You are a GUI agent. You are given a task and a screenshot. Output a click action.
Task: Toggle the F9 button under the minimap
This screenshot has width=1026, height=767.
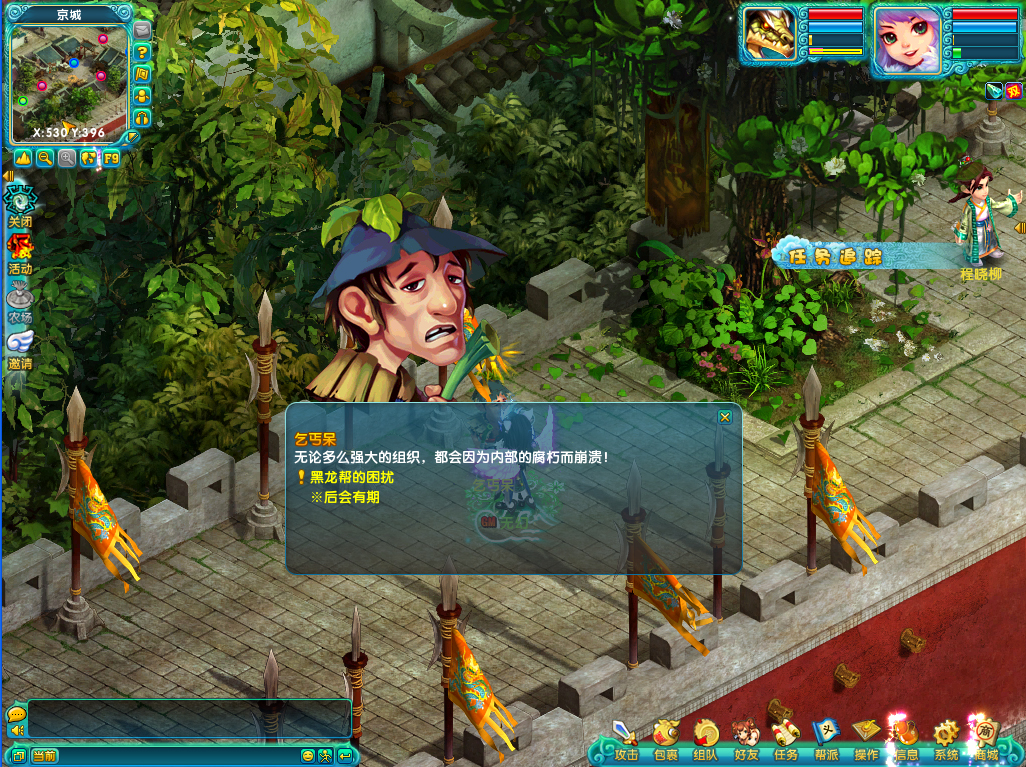click(x=111, y=157)
